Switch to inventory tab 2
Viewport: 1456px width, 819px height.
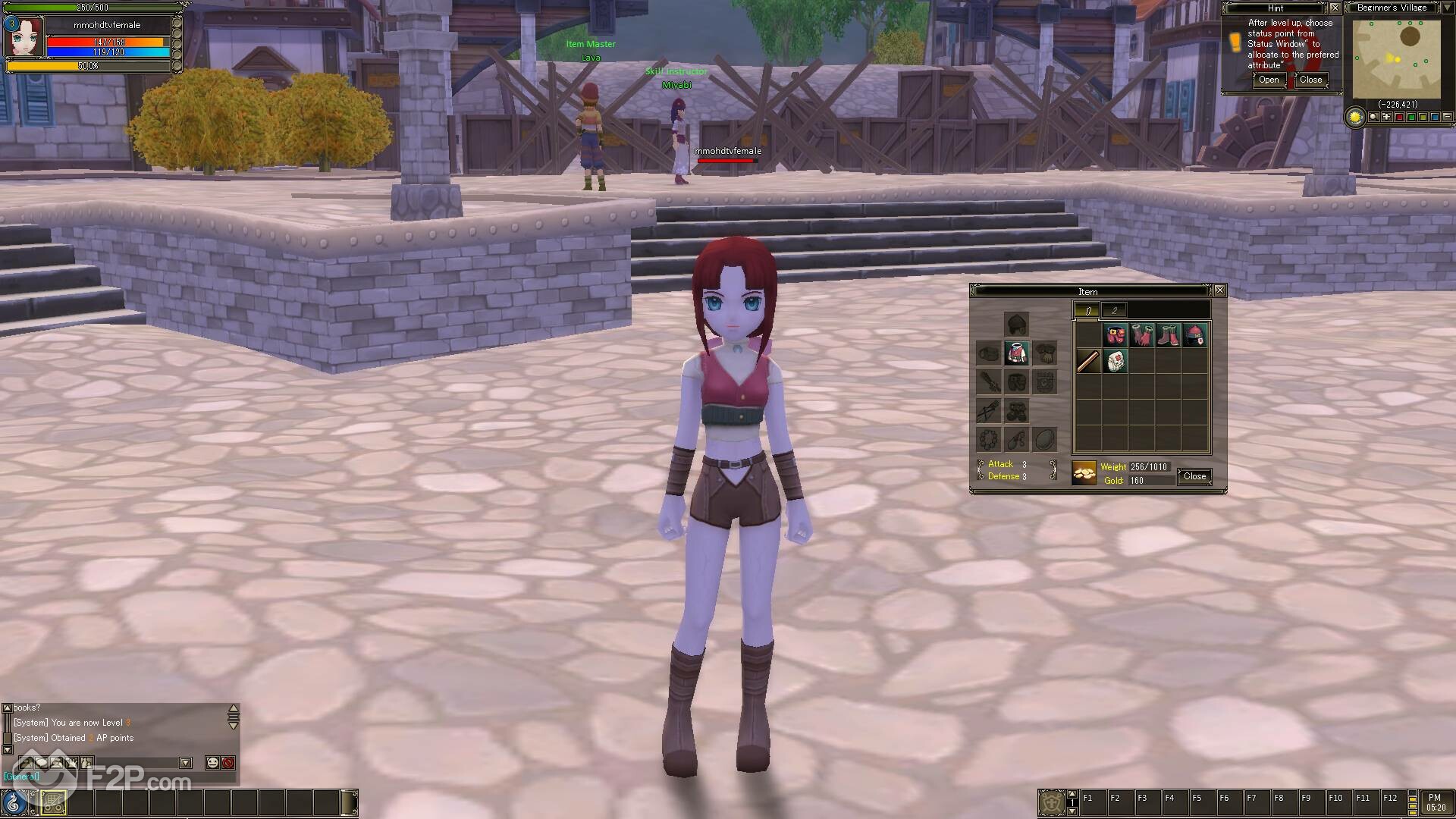[x=1114, y=310]
